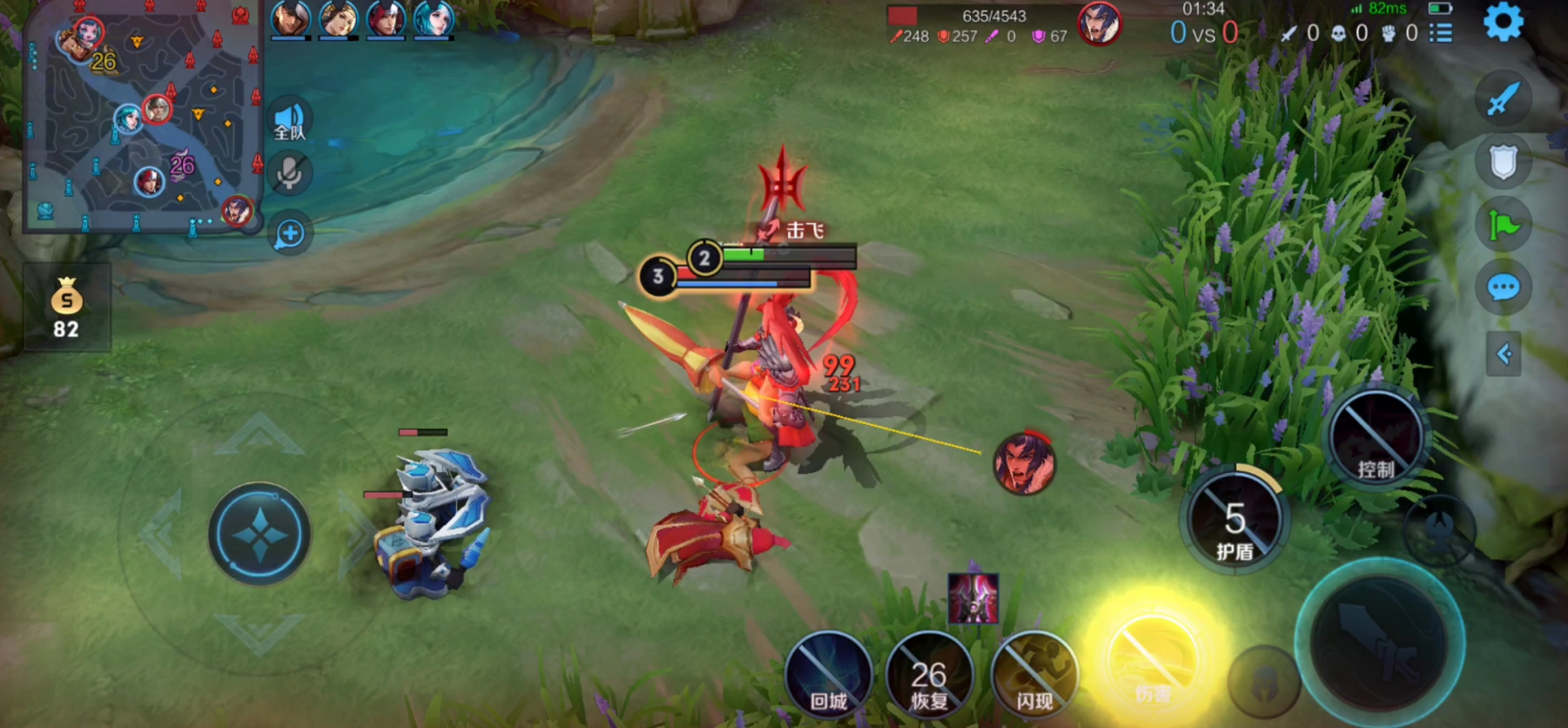This screenshot has width=1568, height=728.
Task: Send the shield defend signal
Action: (x=1503, y=162)
